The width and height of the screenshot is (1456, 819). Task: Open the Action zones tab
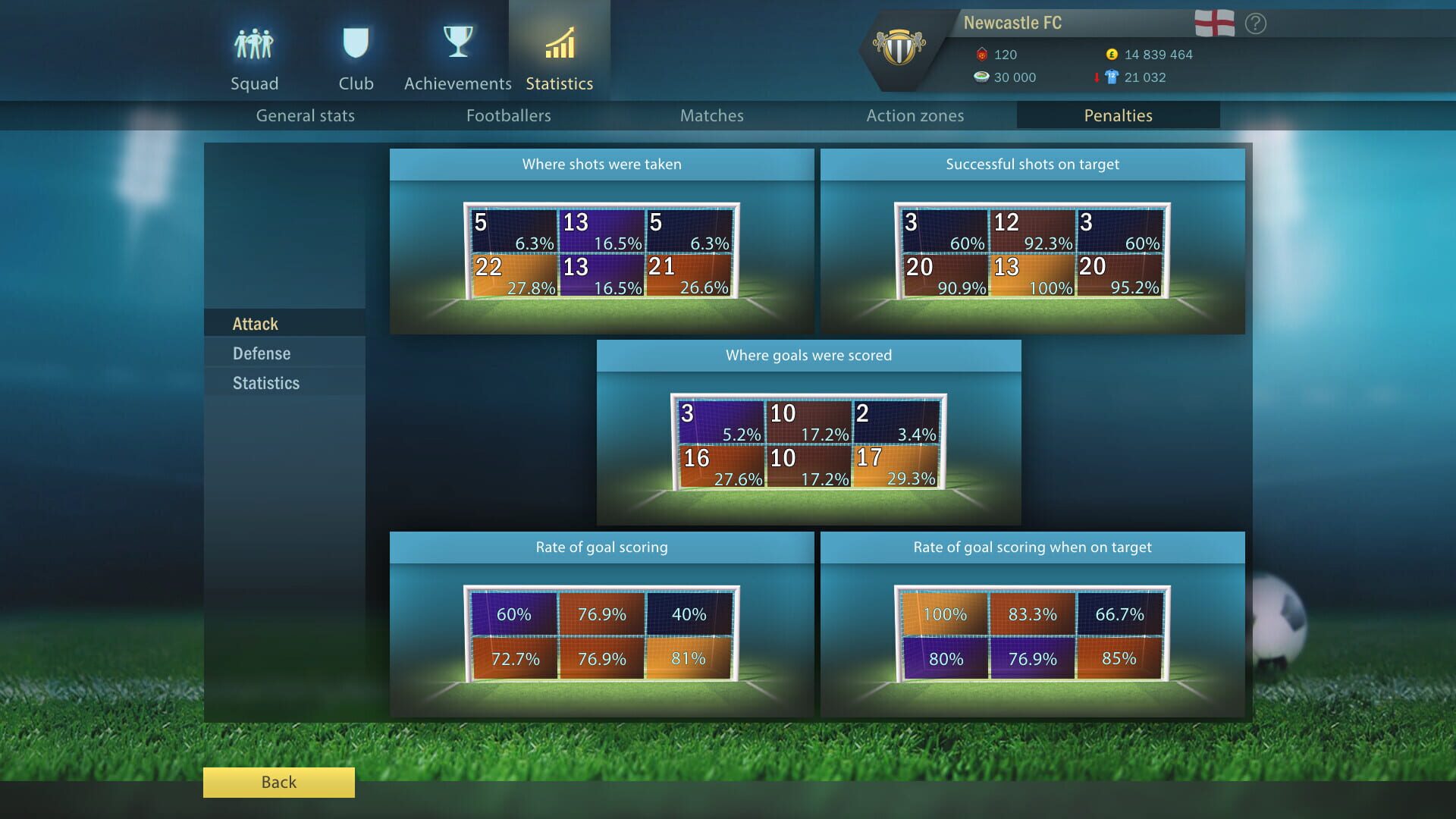point(915,115)
